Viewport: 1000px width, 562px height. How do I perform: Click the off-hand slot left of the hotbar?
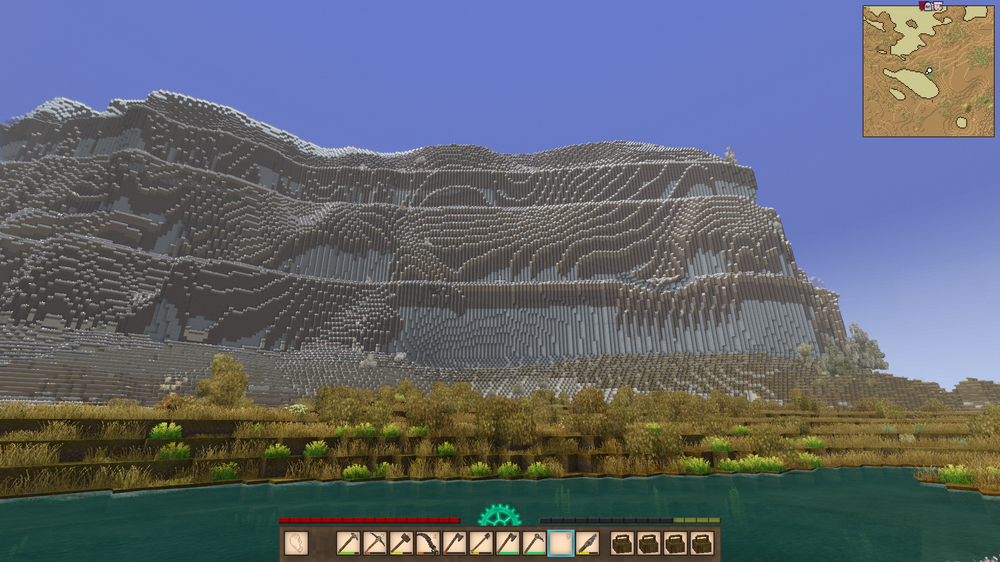pyautogui.click(x=296, y=543)
